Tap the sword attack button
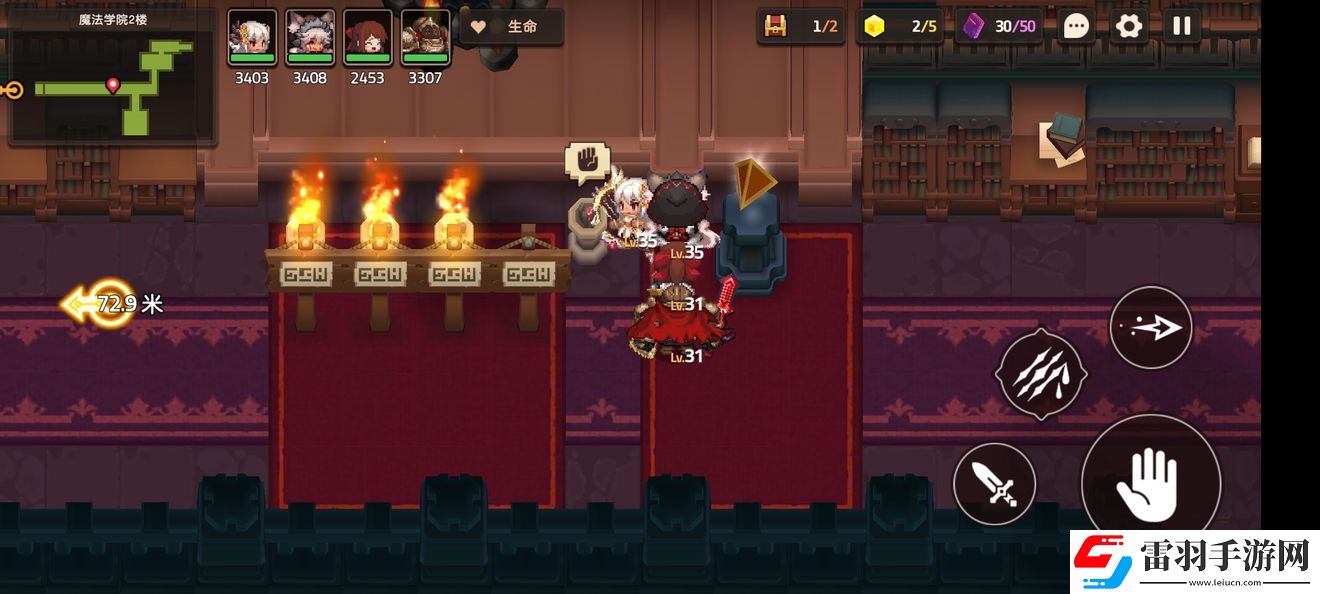The image size is (1320, 594). [993, 485]
